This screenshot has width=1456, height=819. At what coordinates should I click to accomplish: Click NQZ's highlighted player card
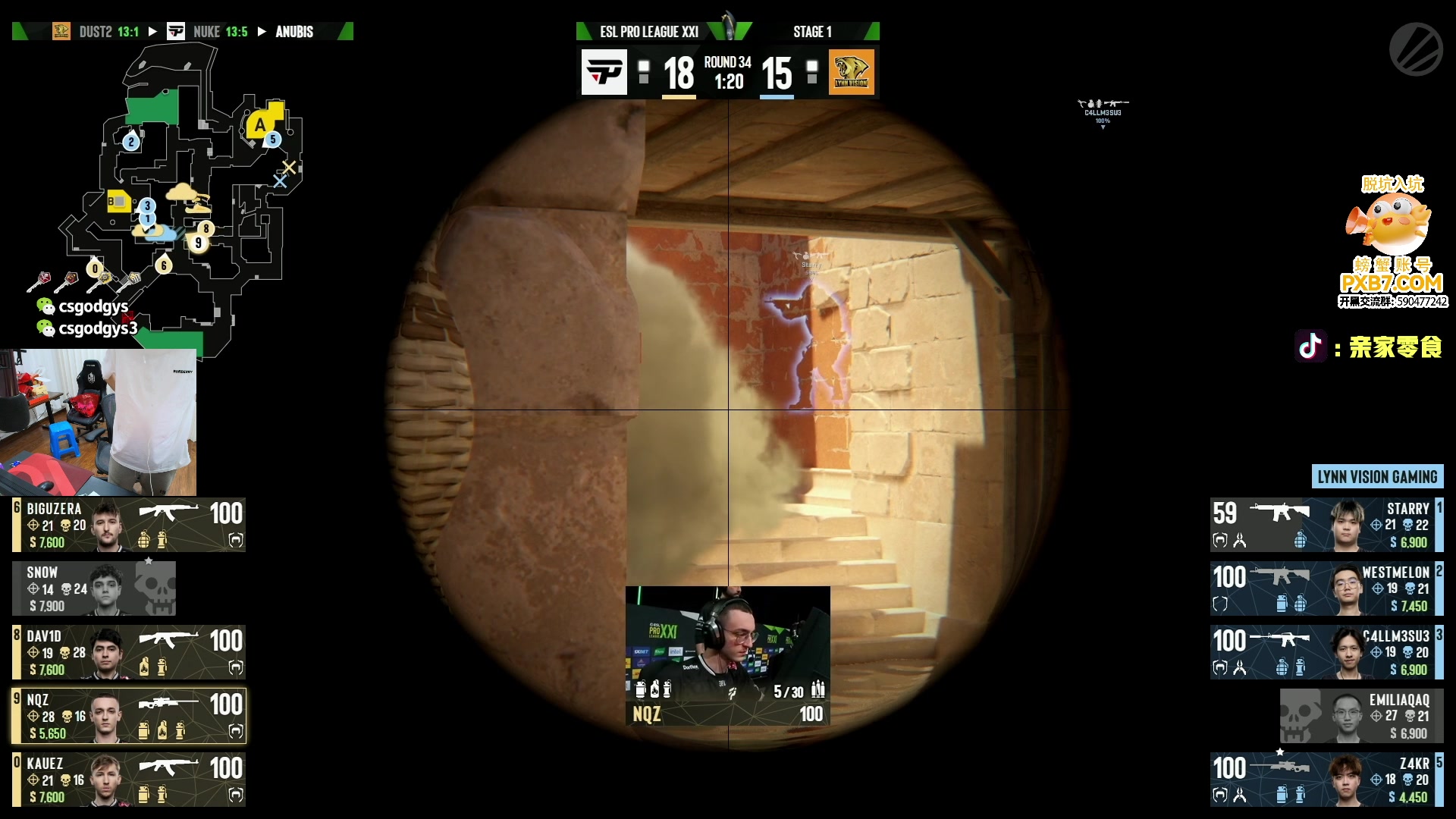(129, 716)
